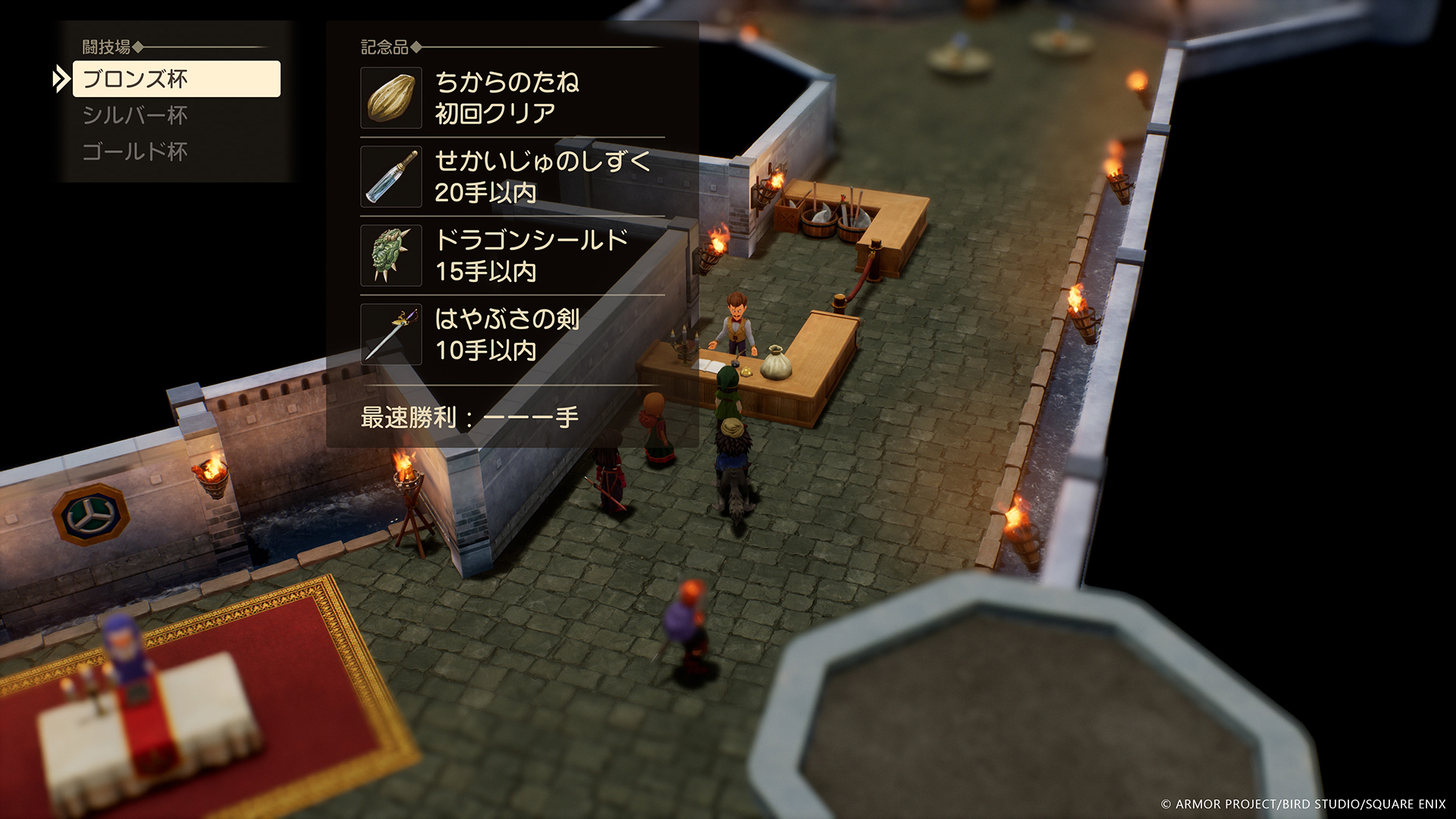Select the はやぶさの剣 sword icon
This screenshot has height=819, width=1456.
(391, 334)
